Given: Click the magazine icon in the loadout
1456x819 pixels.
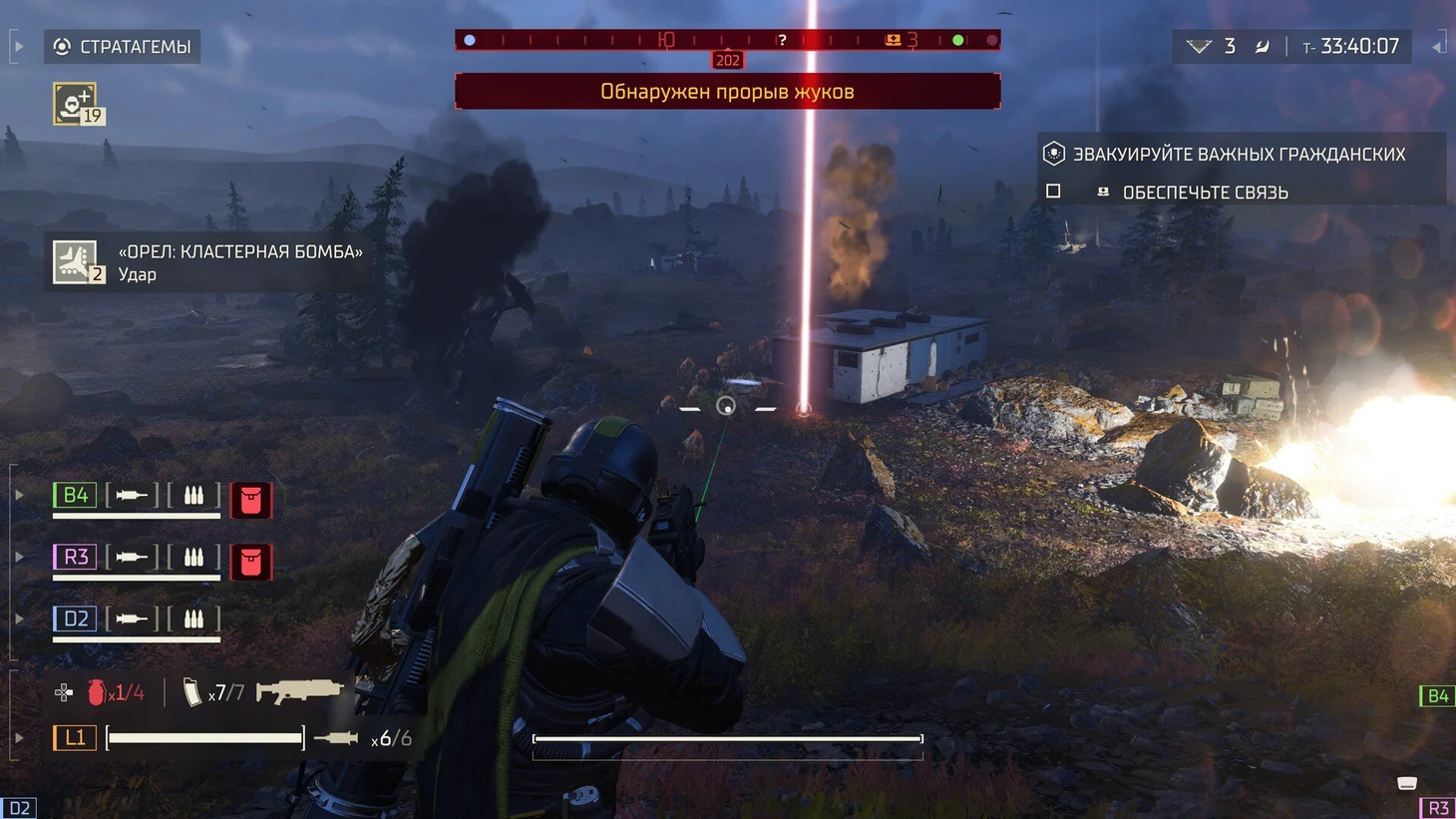Looking at the screenshot, I should point(191,692).
